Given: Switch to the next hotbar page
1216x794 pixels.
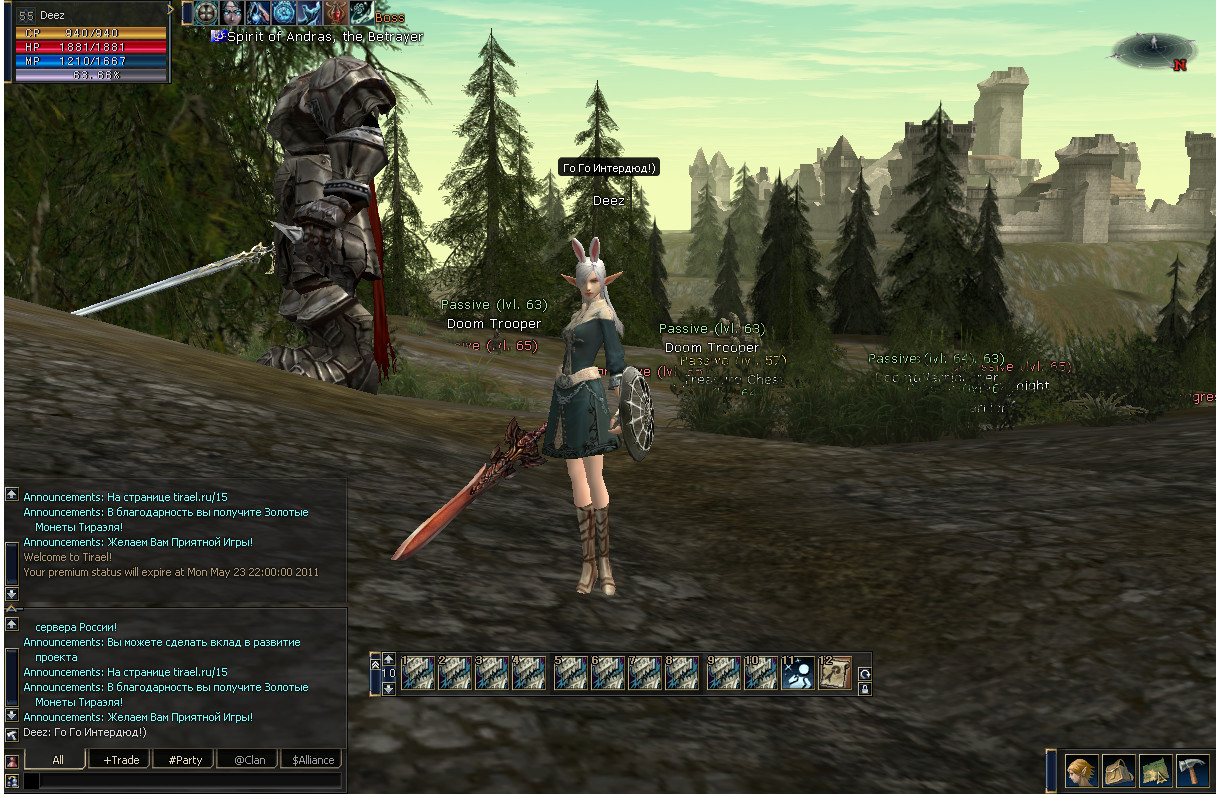Looking at the screenshot, I should tap(389, 688).
